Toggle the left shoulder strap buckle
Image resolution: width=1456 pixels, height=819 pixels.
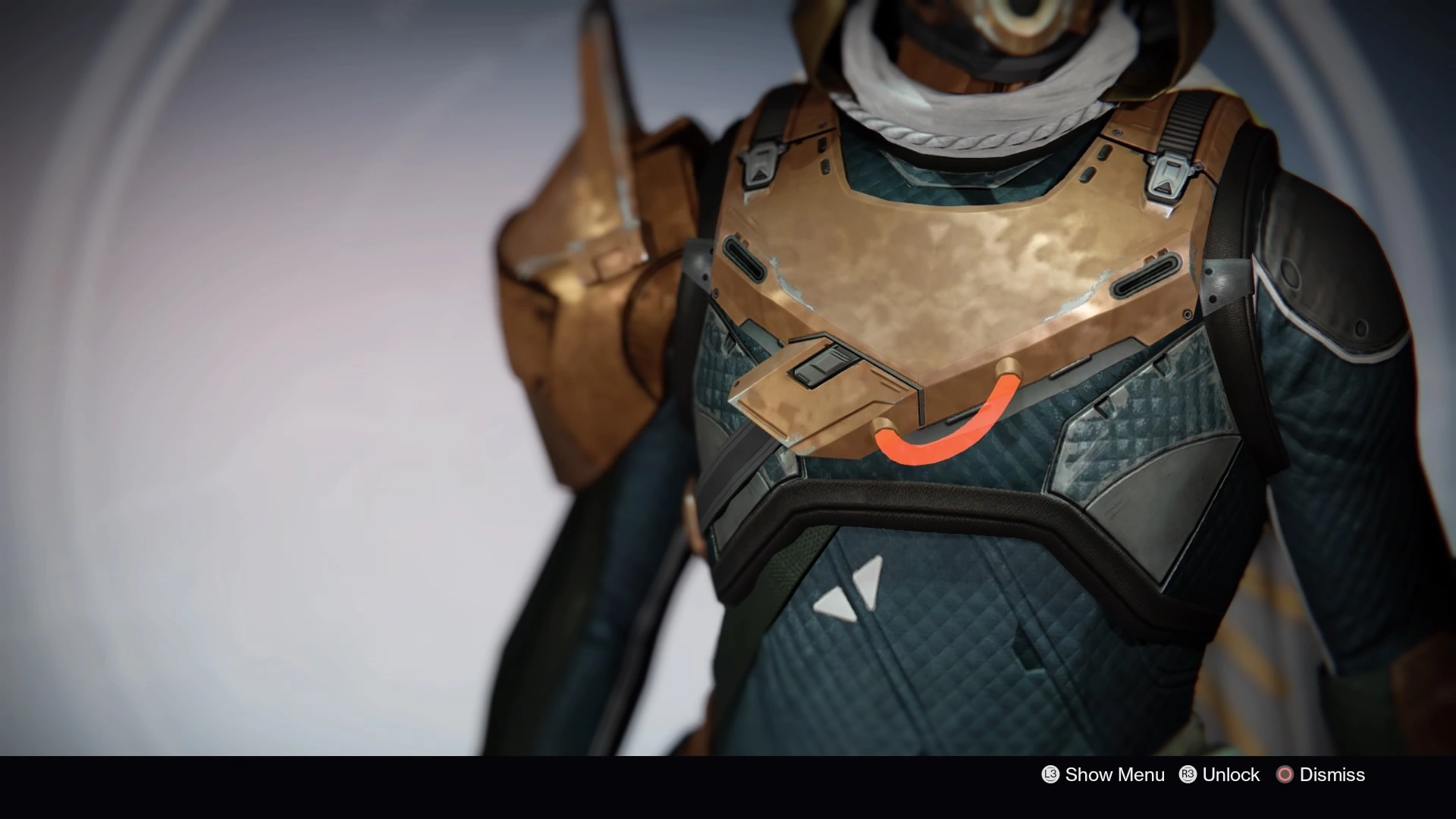coord(758,163)
